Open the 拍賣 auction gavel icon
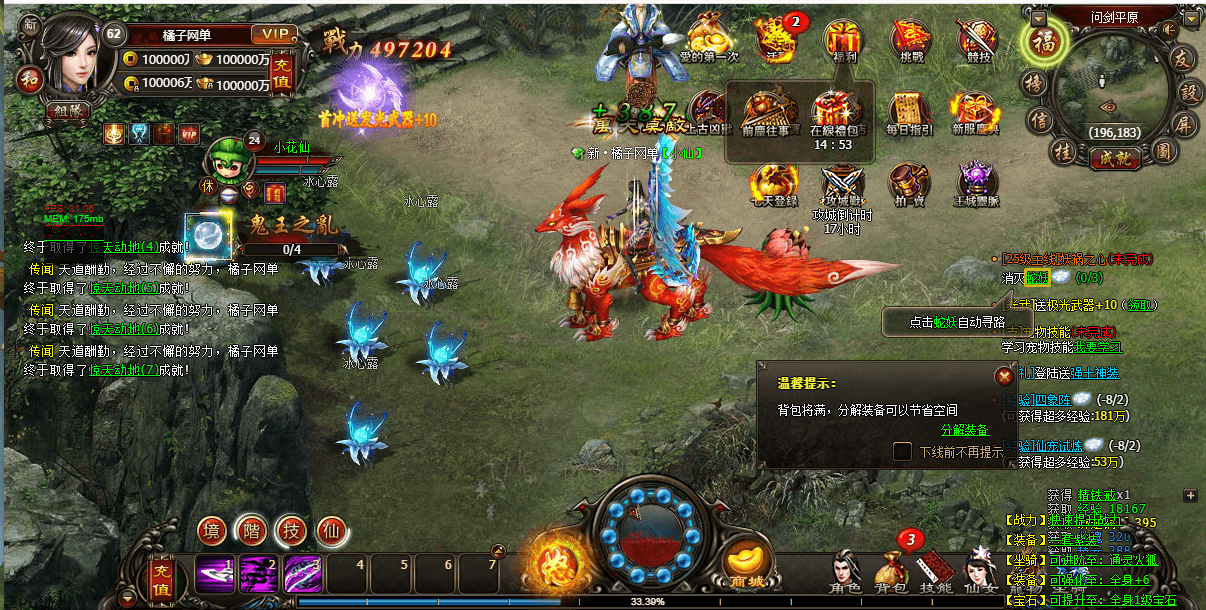Viewport: 1206px width, 610px height. 909,182
